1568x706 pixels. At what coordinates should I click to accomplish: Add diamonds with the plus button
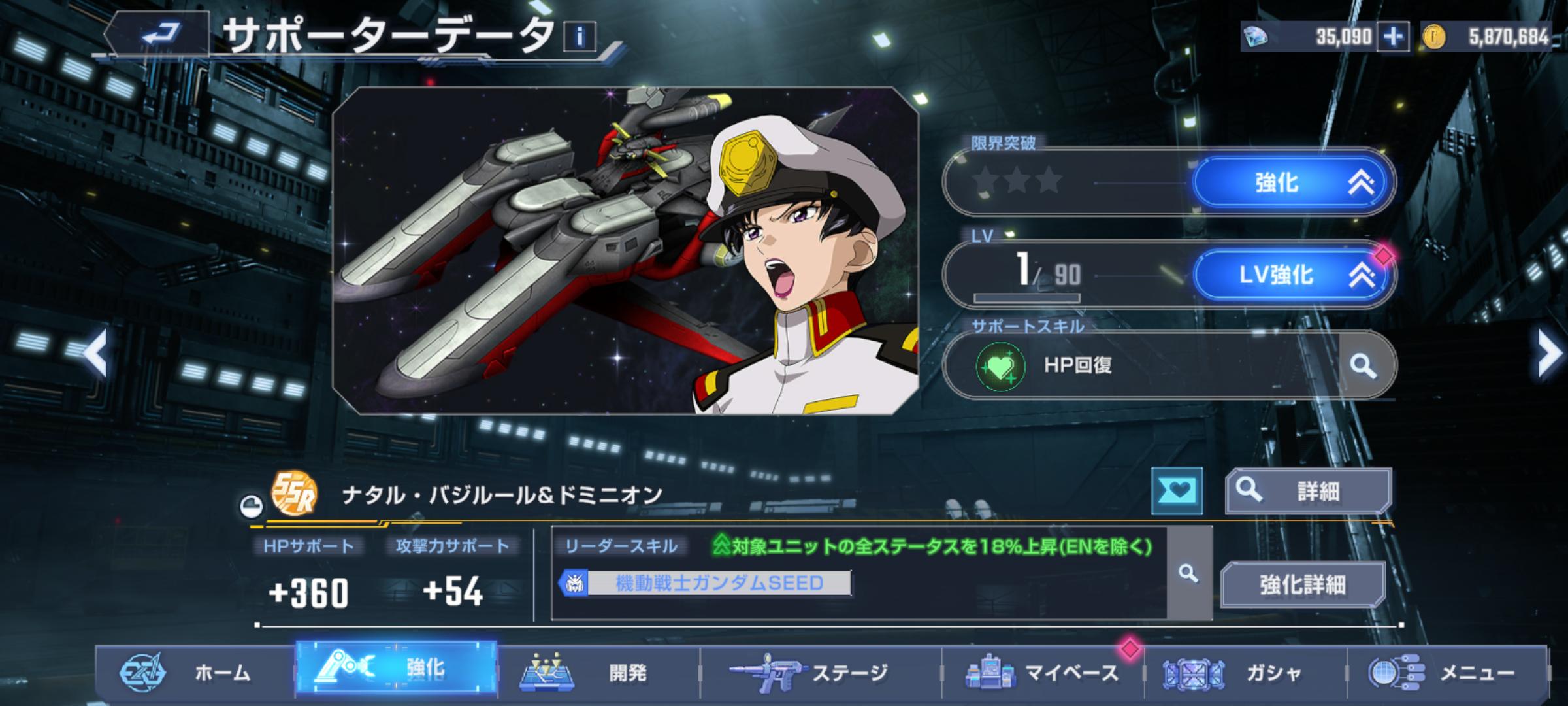tap(1394, 37)
